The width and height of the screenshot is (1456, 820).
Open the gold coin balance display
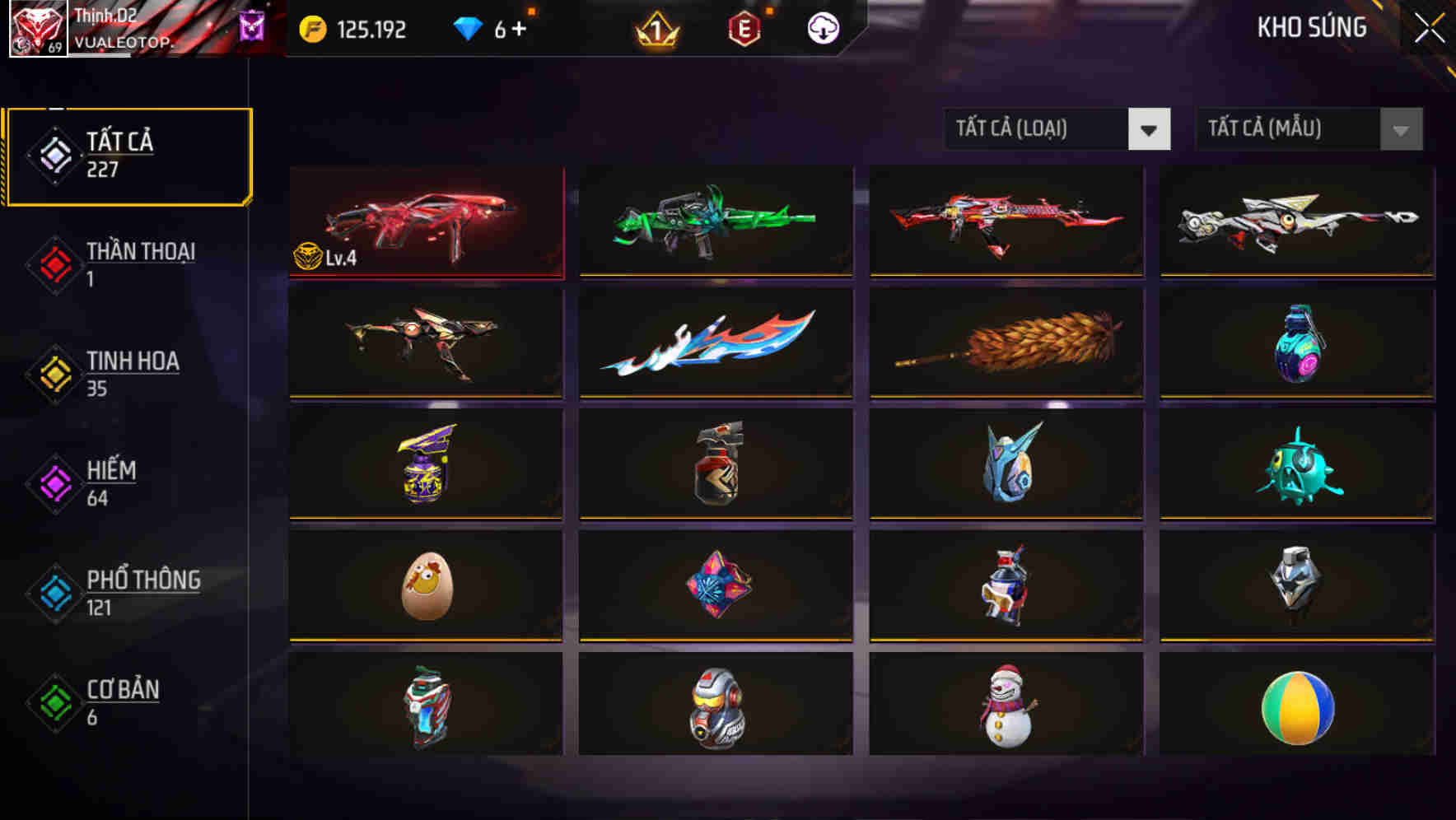354,29
